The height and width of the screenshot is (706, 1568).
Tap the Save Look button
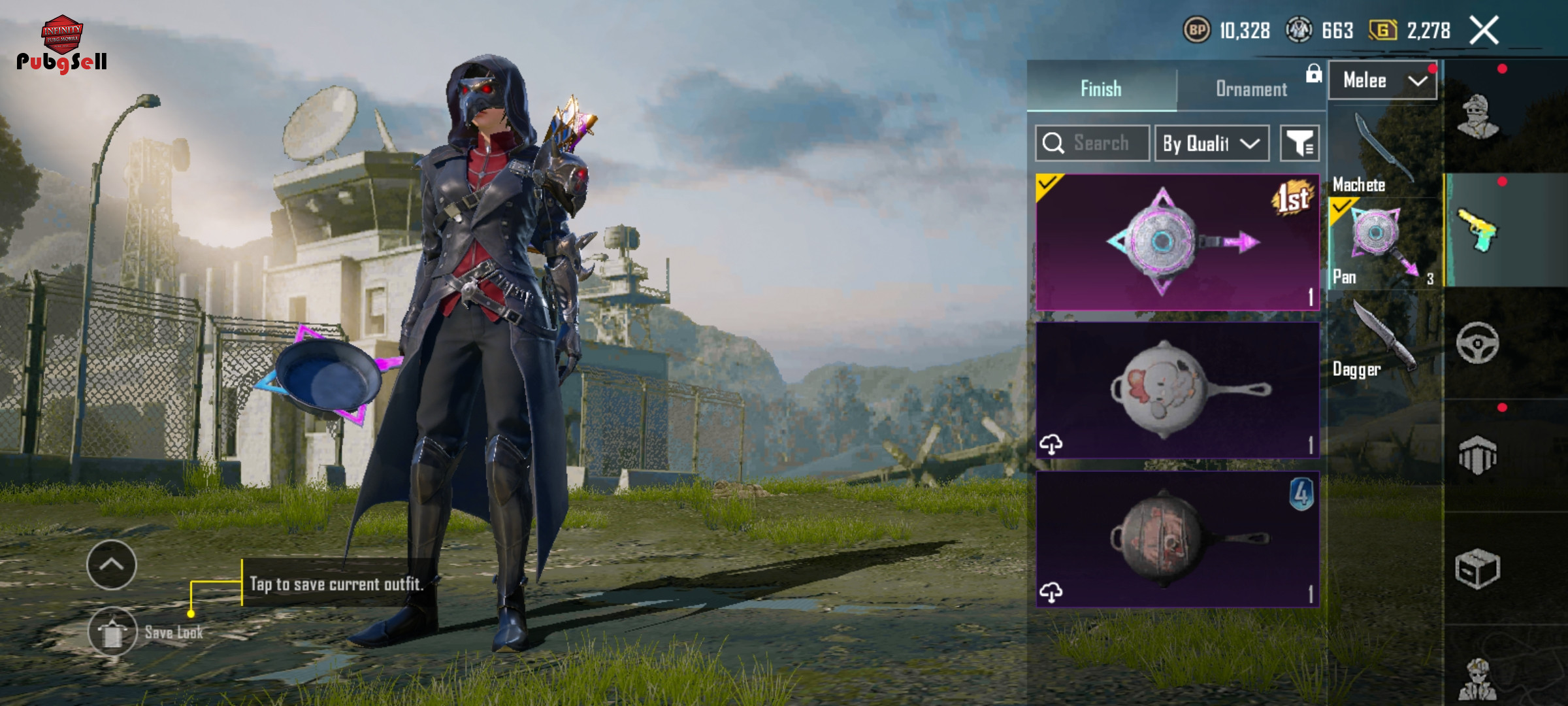(x=113, y=631)
